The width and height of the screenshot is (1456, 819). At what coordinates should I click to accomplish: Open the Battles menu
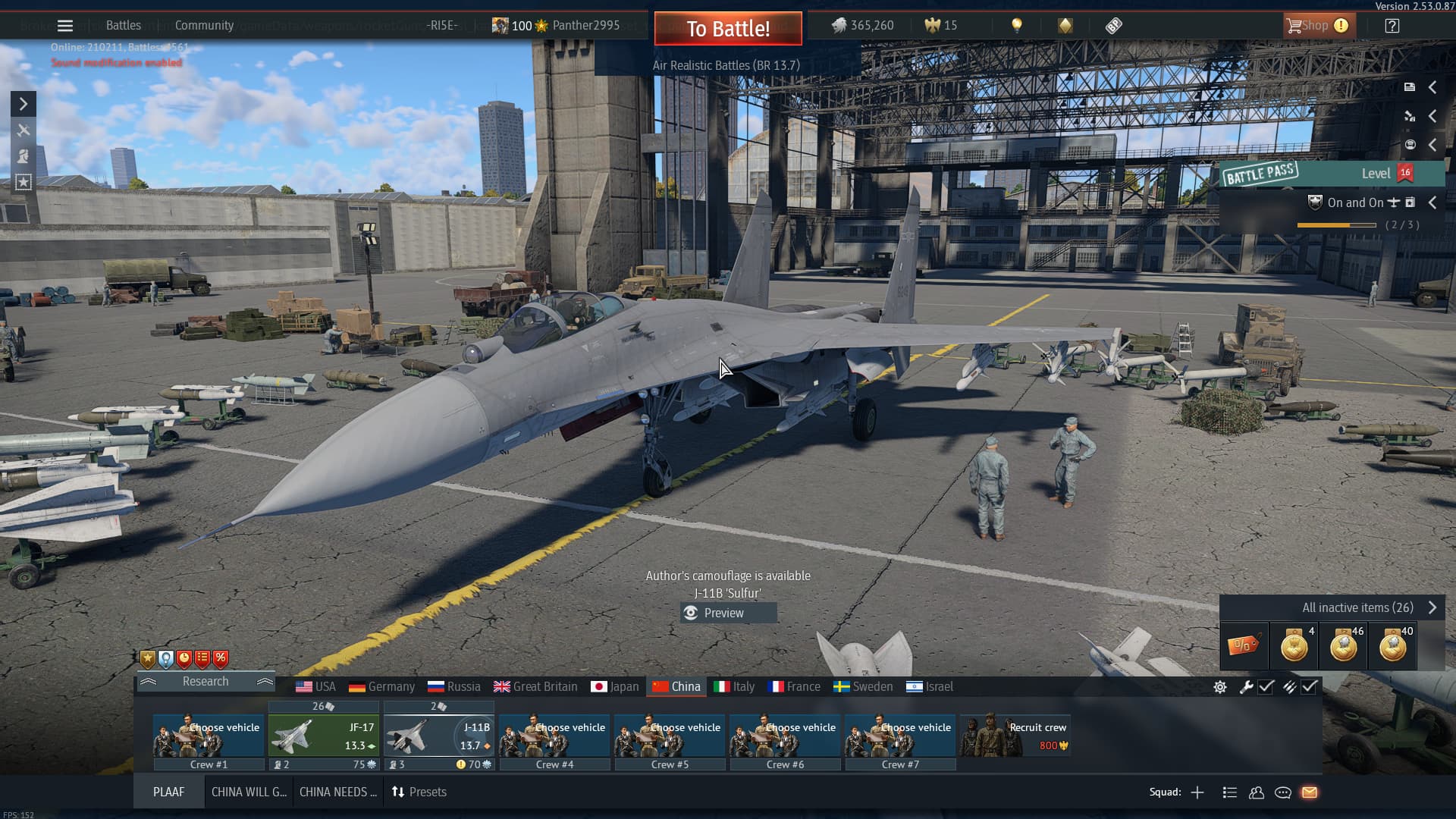(x=123, y=26)
